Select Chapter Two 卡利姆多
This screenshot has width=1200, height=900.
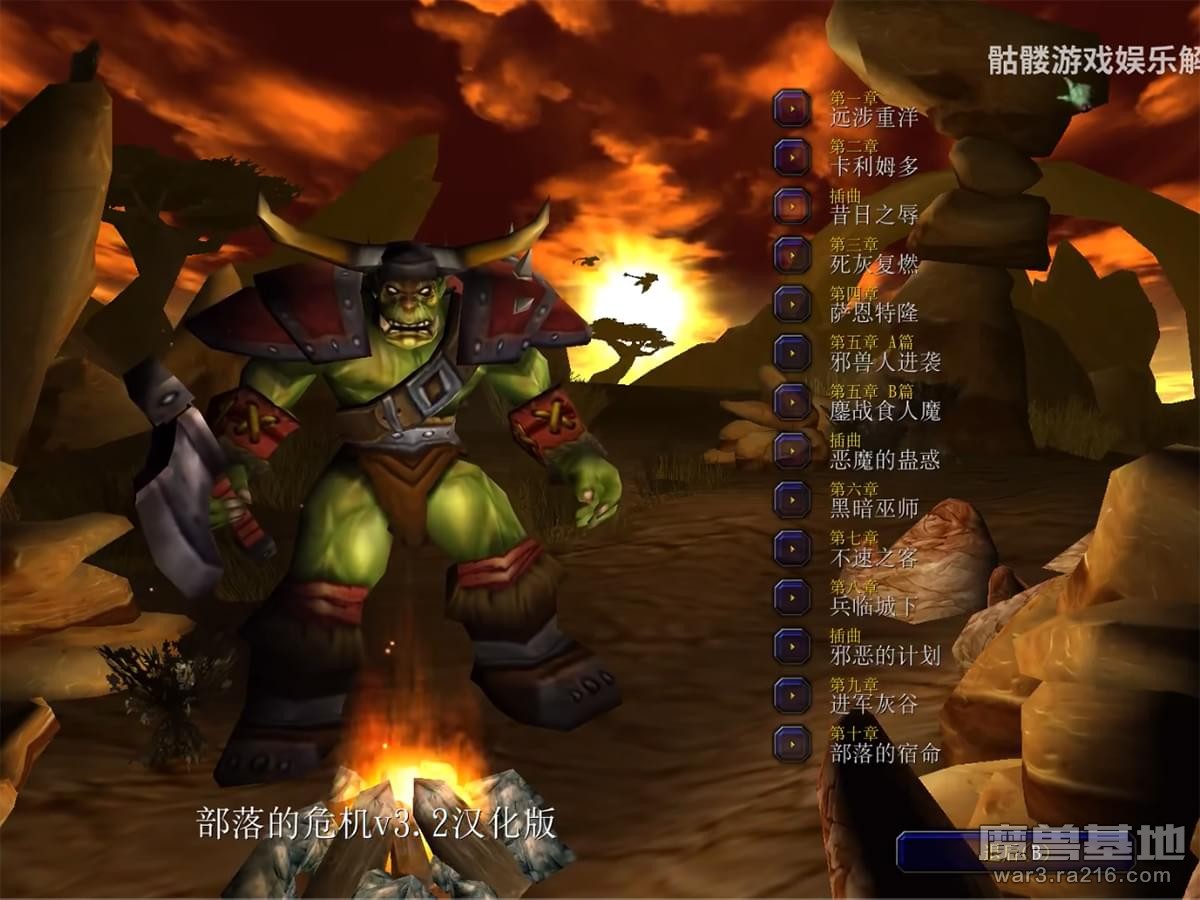coord(792,157)
